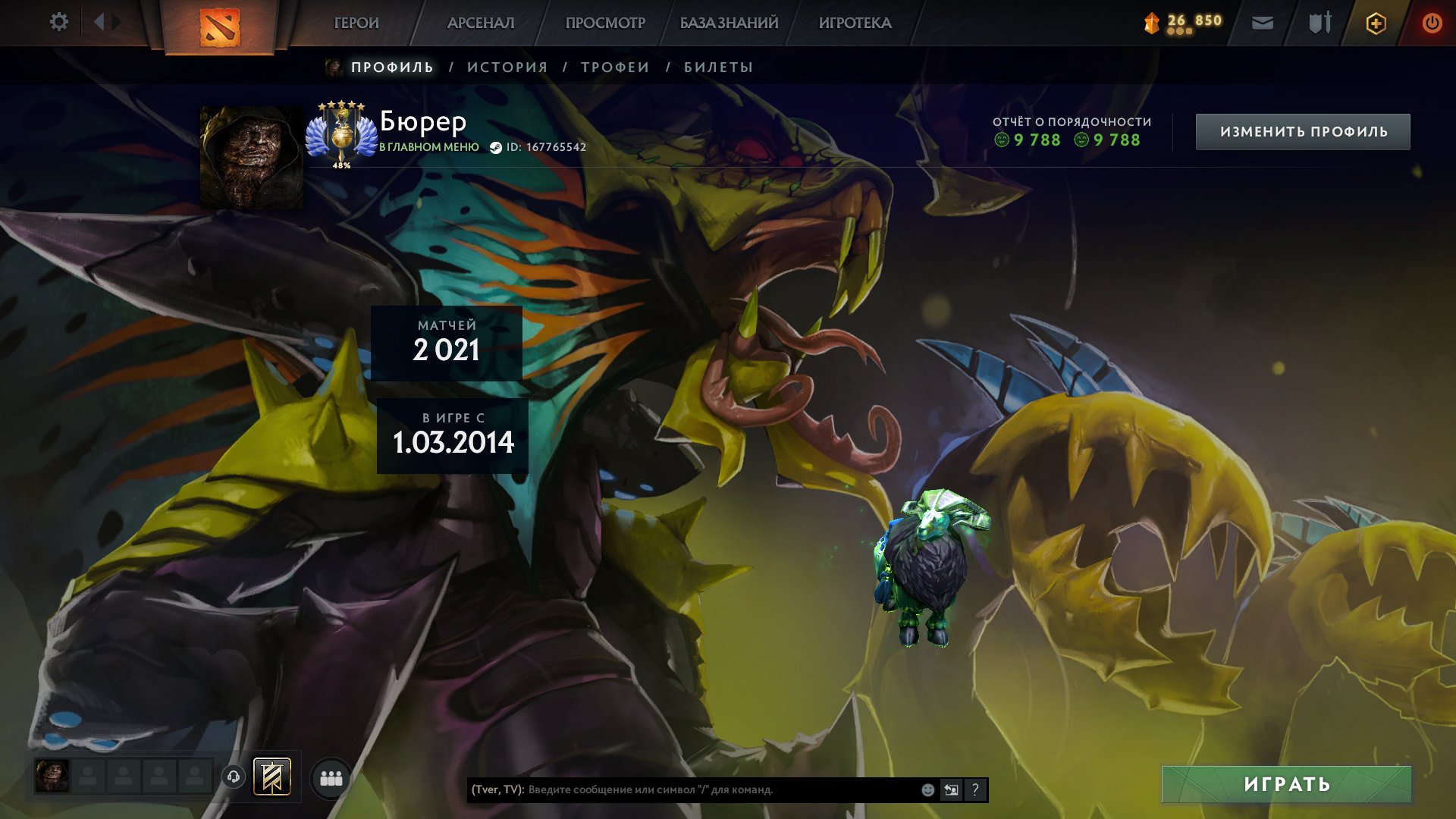Open the friends list button
Image resolution: width=1456 pixels, height=819 pixels.
(x=331, y=778)
